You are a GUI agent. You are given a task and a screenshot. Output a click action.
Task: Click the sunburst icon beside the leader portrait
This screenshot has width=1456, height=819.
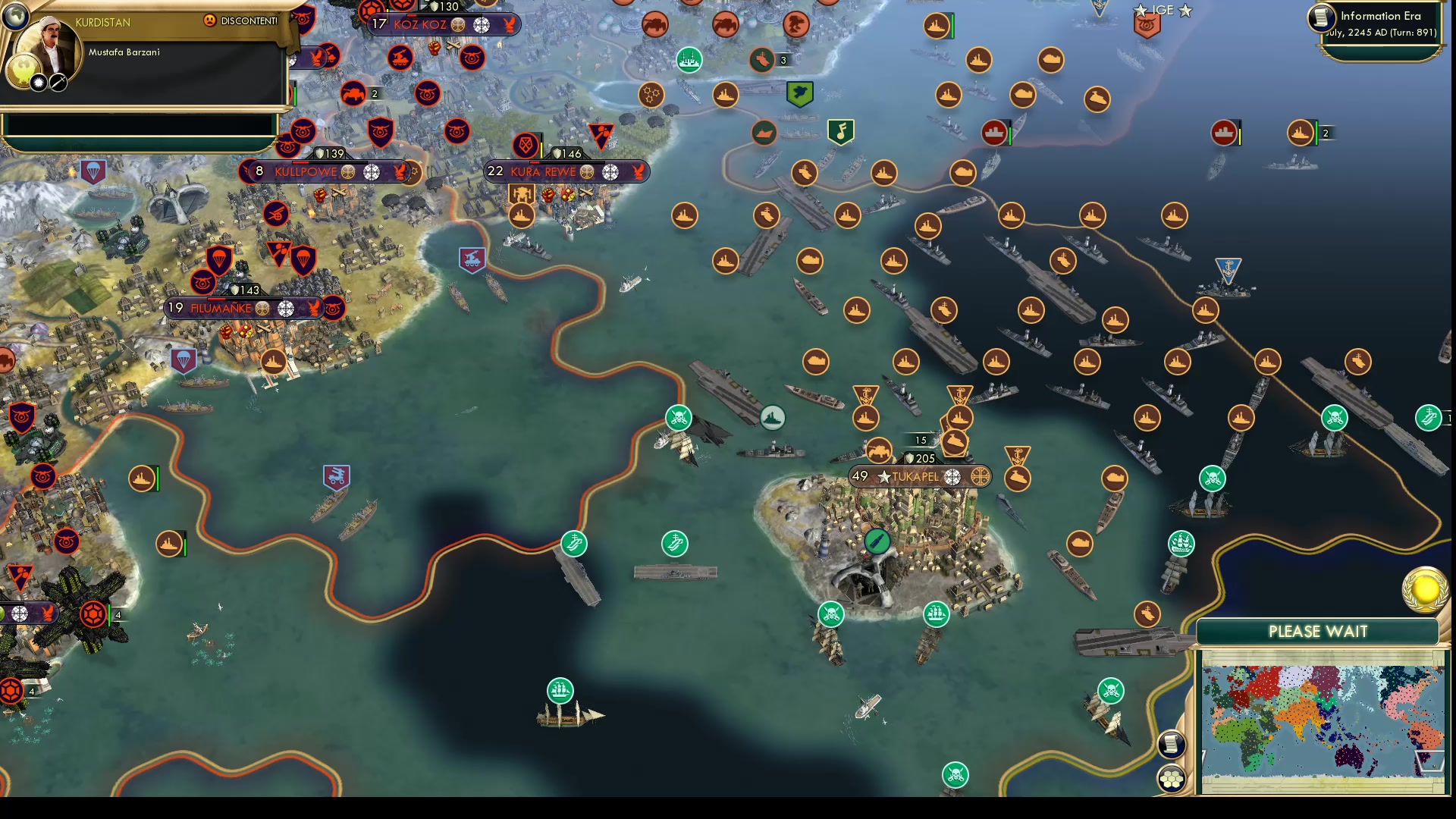(39, 83)
